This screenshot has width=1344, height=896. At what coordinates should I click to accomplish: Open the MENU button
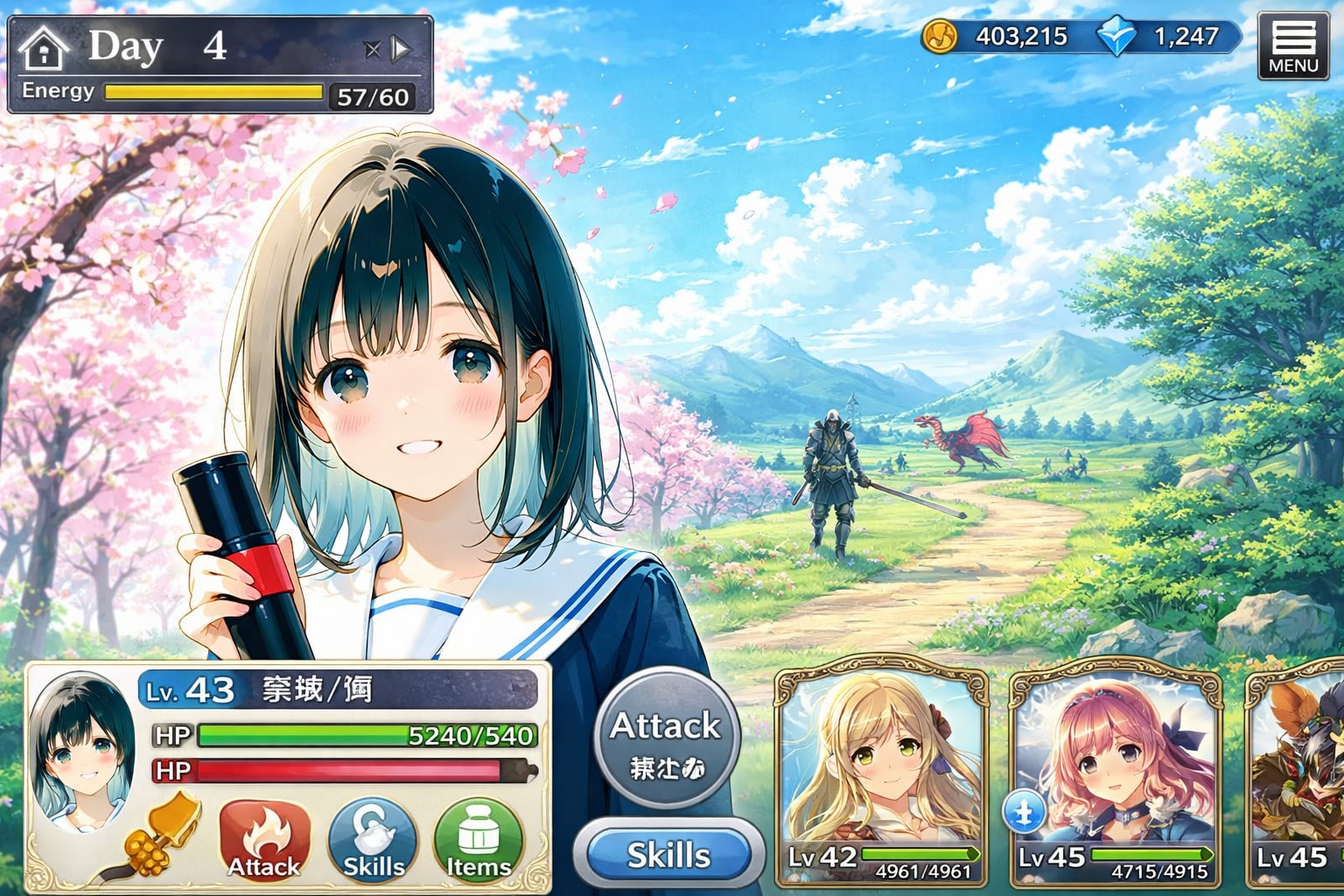[x=1292, y=47]
